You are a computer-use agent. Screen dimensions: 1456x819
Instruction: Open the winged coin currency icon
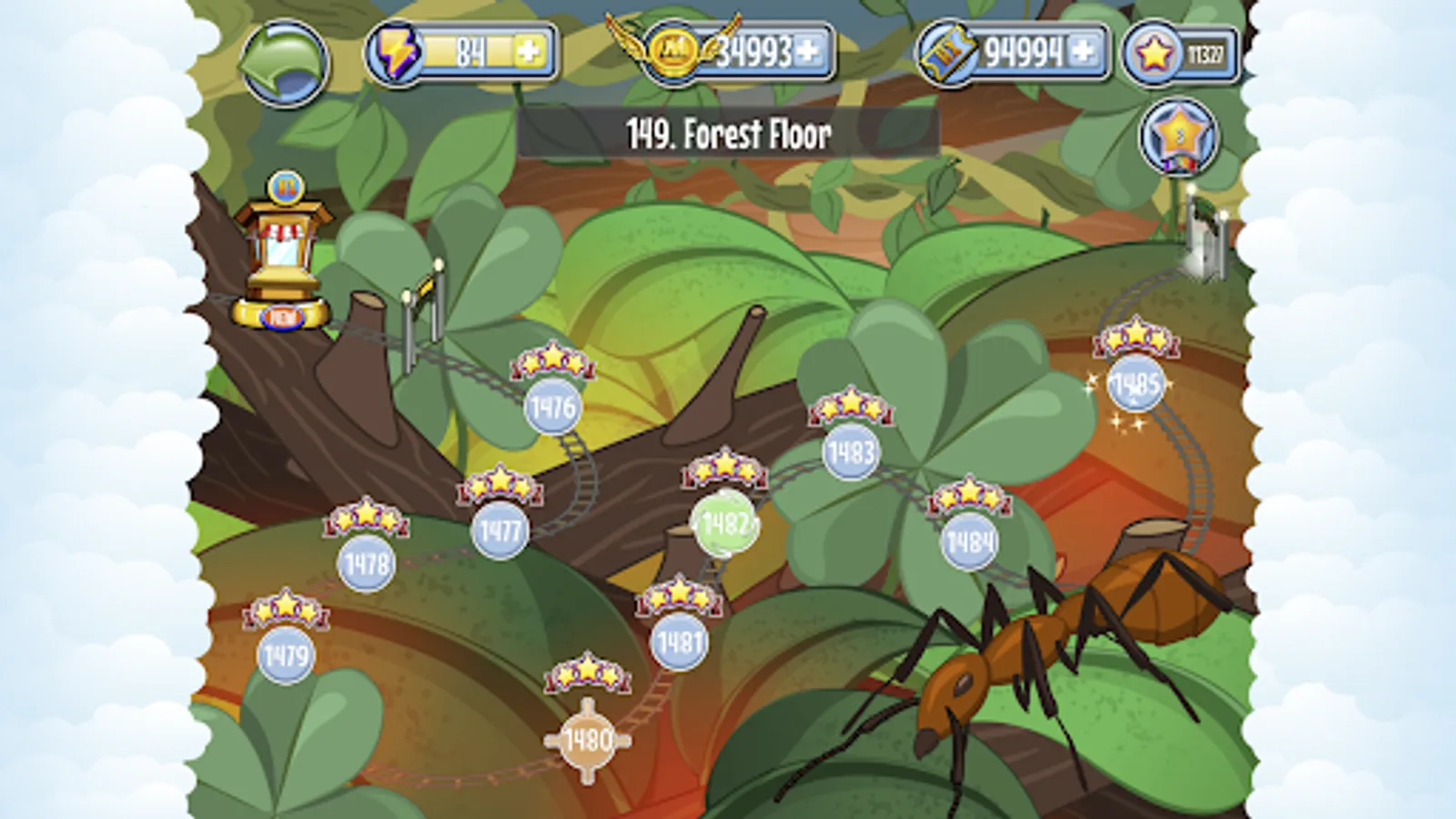tap(671, 52)
